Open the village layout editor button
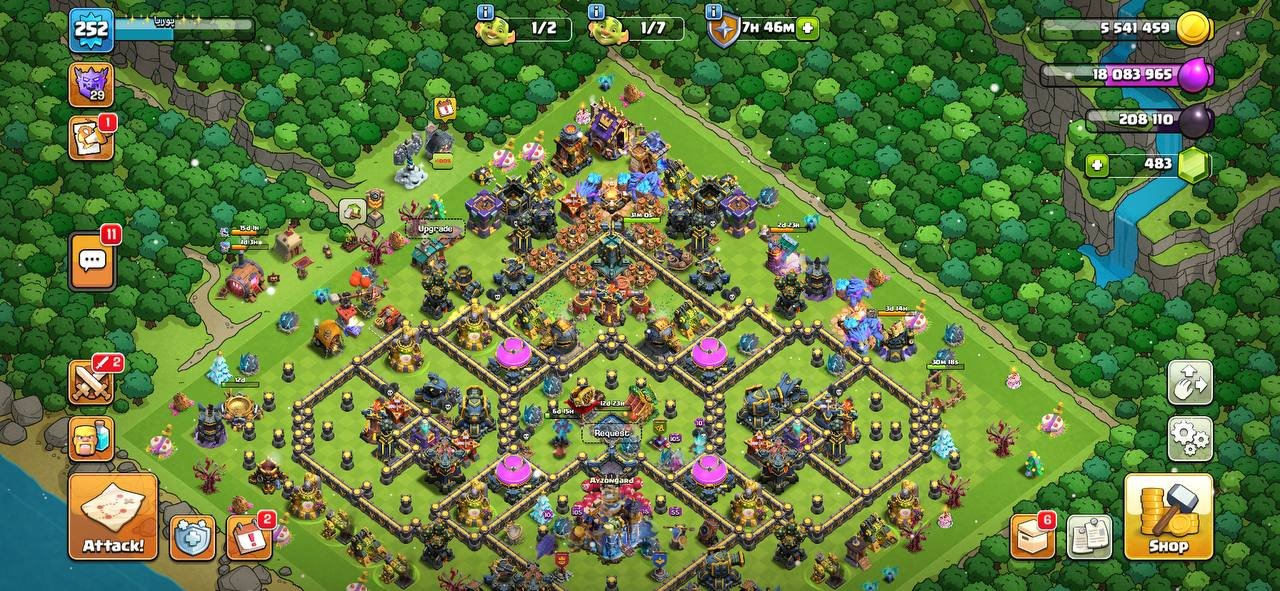 (1190, 383)
